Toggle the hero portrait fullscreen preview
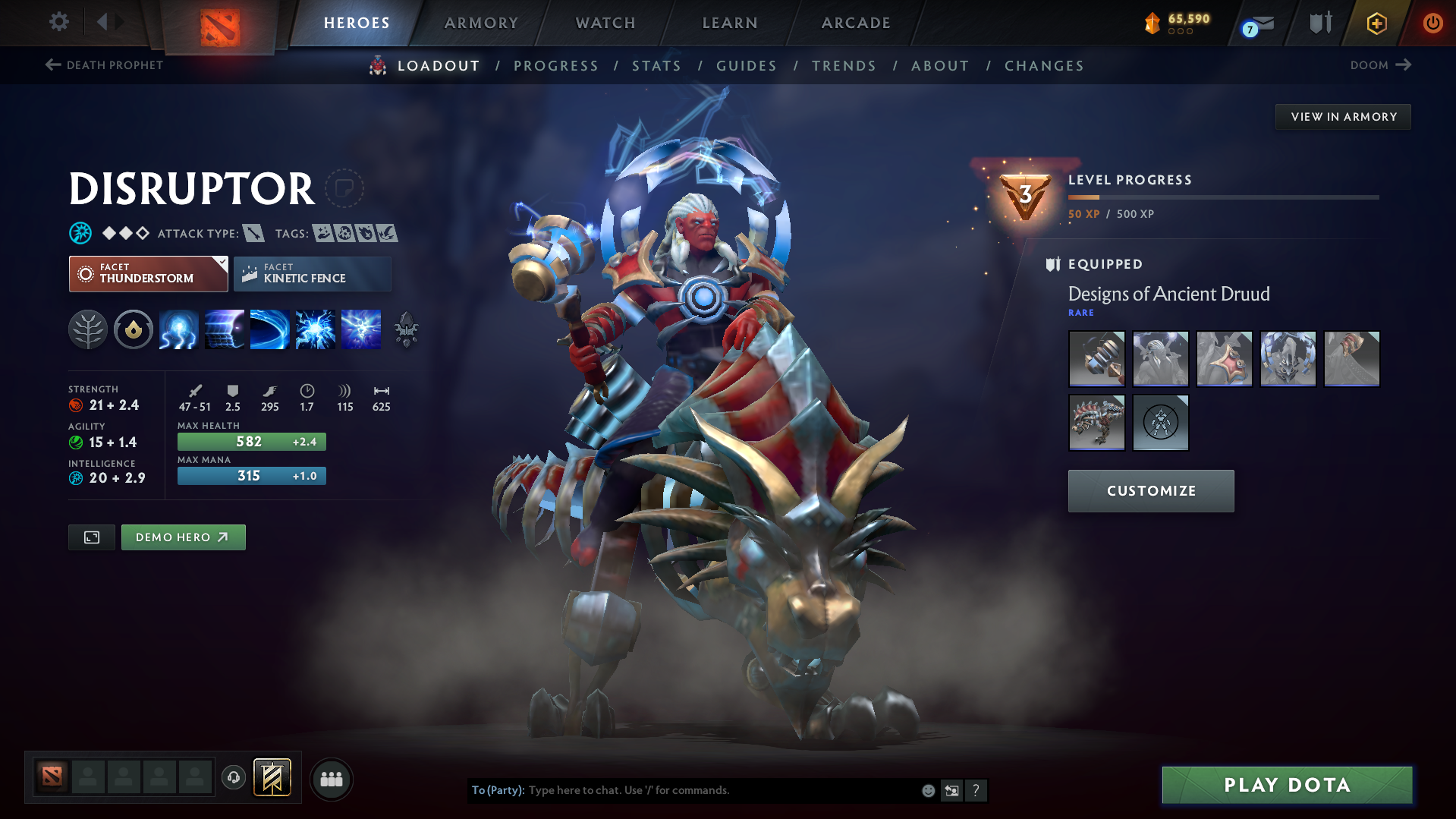 coord(91,537)
